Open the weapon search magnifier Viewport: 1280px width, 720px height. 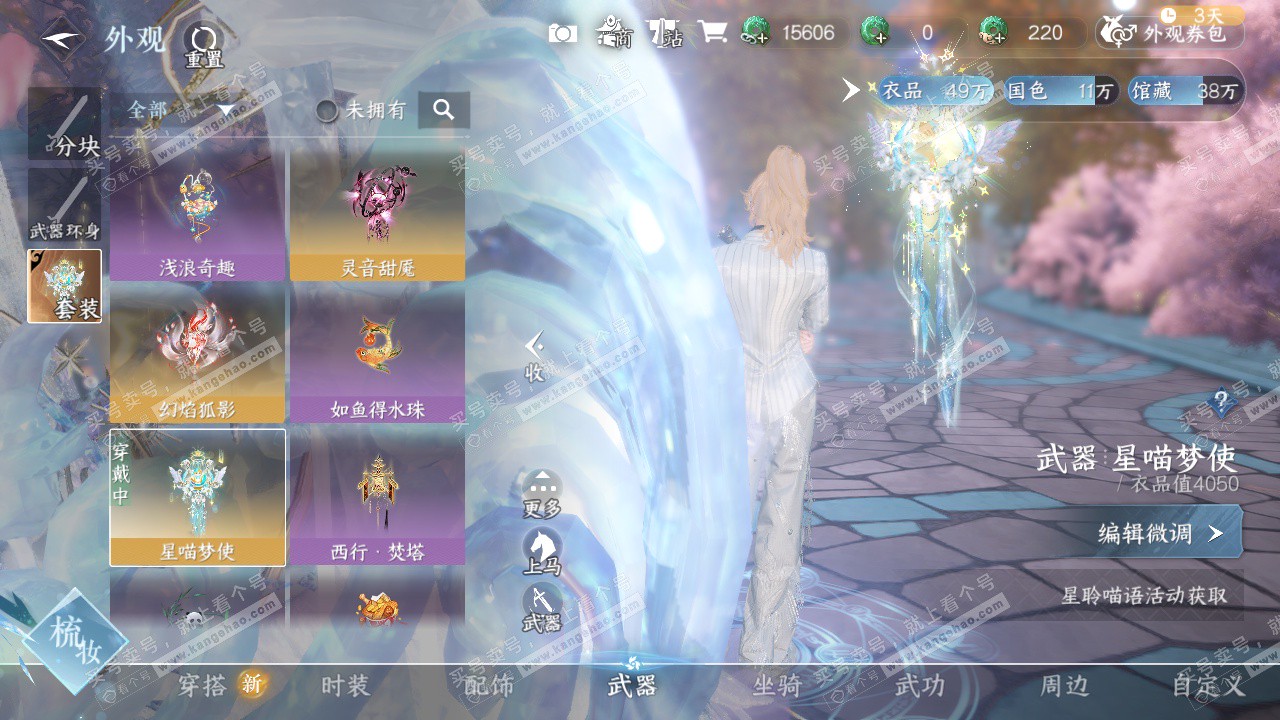(444, 110)
